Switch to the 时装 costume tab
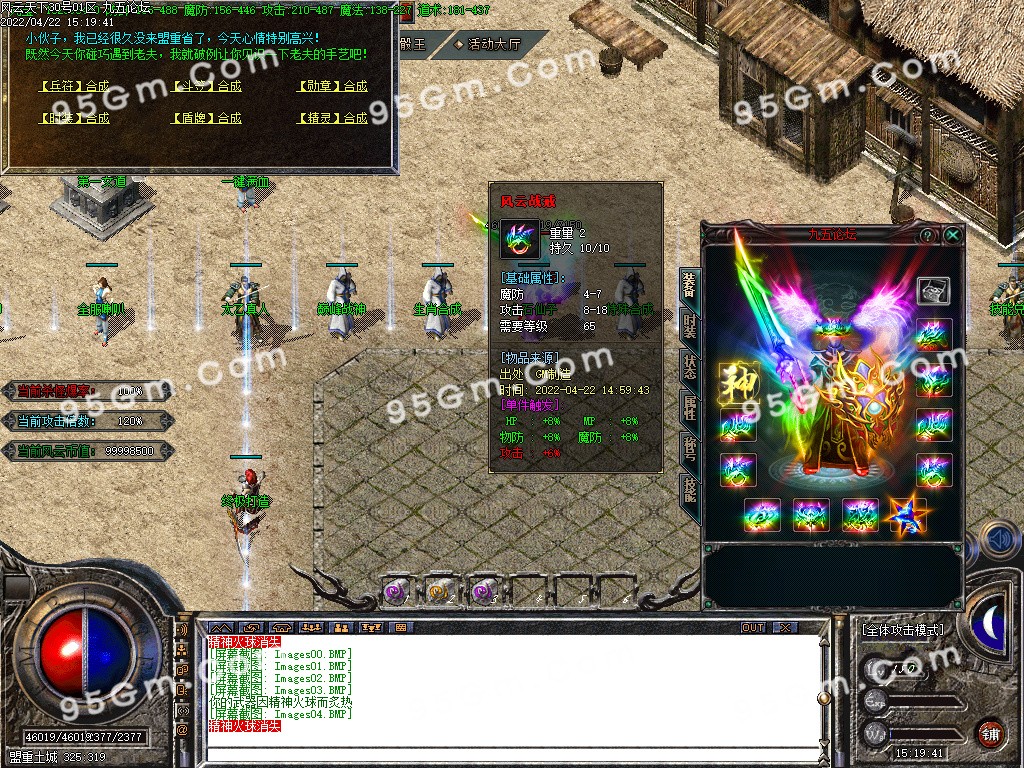Image resolution: width=1024 pixels, height=768 pixels. pos(690,323)
